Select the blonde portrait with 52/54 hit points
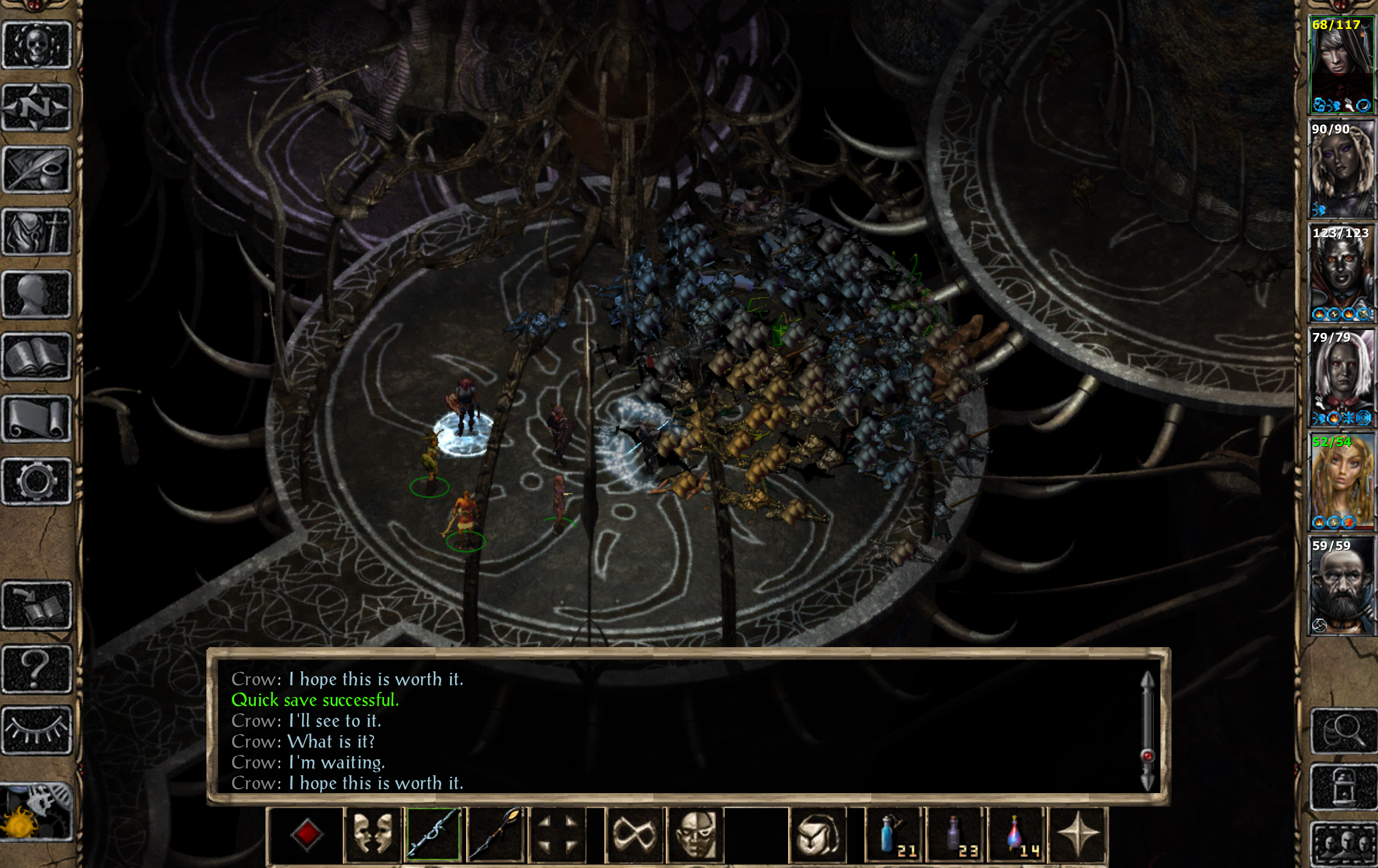The image size is (1378, 868). click(x=1341, y=481)
